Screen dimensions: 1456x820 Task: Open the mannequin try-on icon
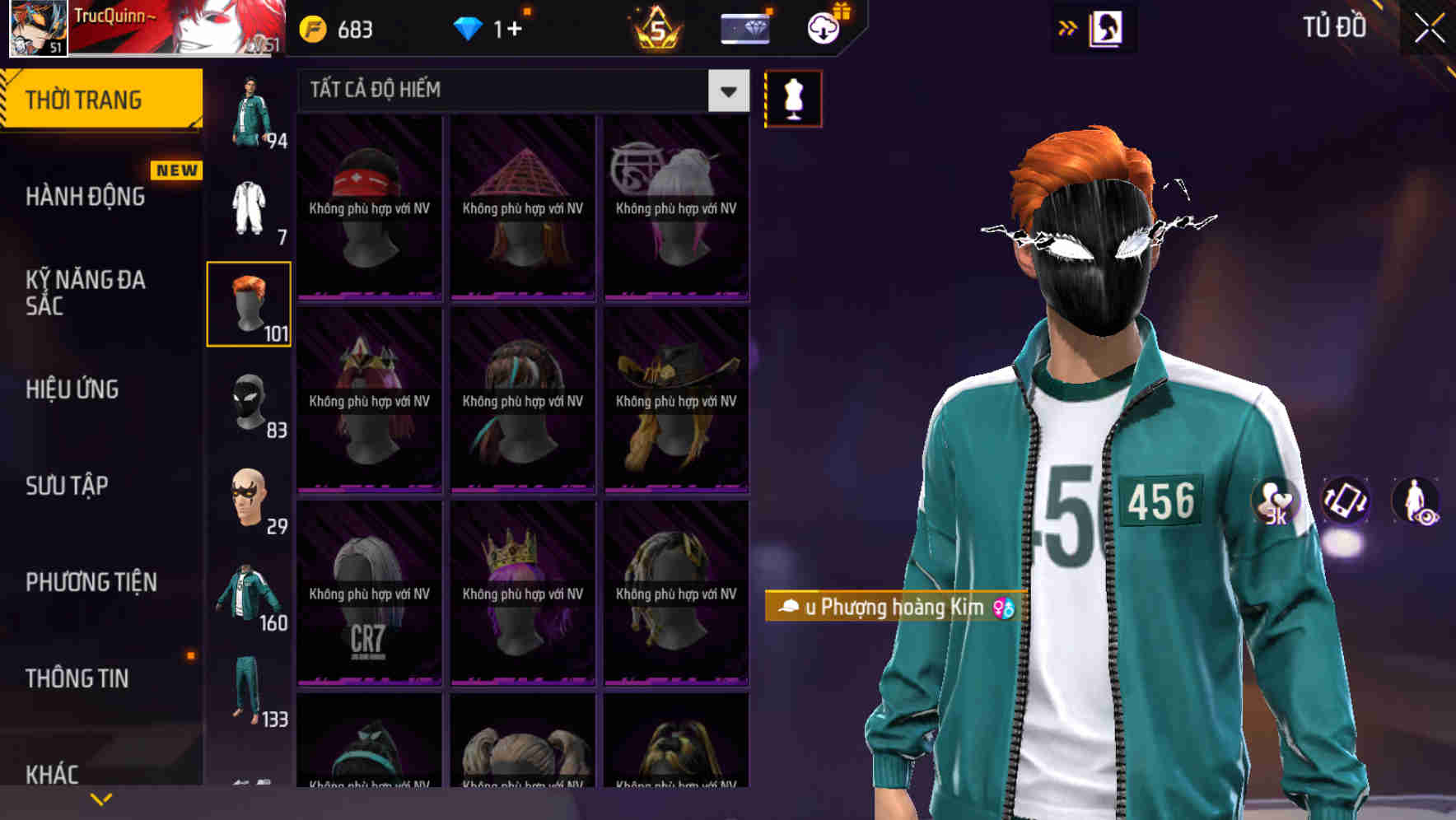click(x=793, y=97)
